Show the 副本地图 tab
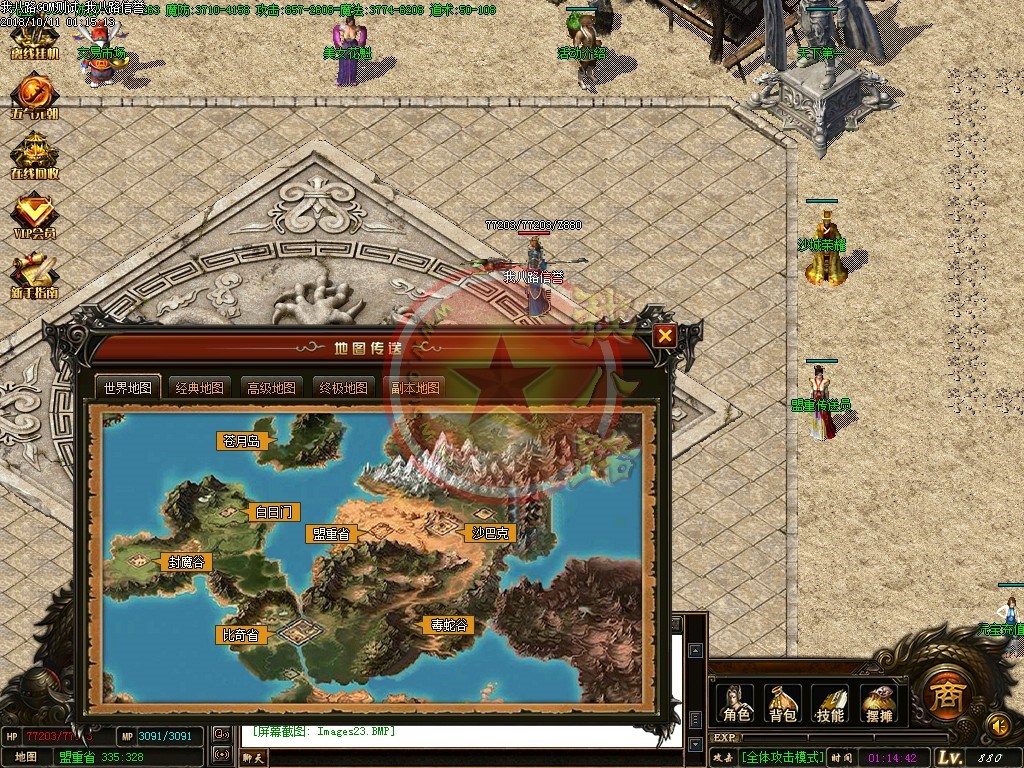This screenshot has height=768, width=1024. tap(414, 388)
